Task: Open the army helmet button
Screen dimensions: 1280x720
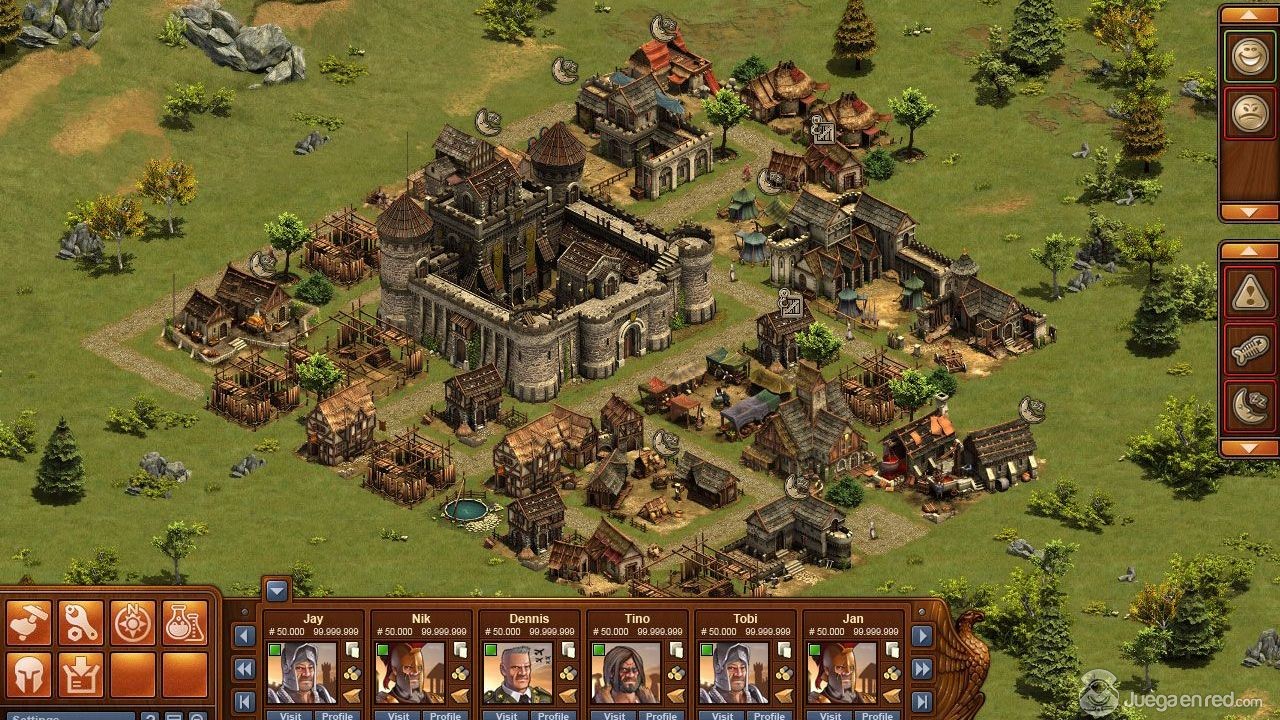Action: tap(29, 675)
